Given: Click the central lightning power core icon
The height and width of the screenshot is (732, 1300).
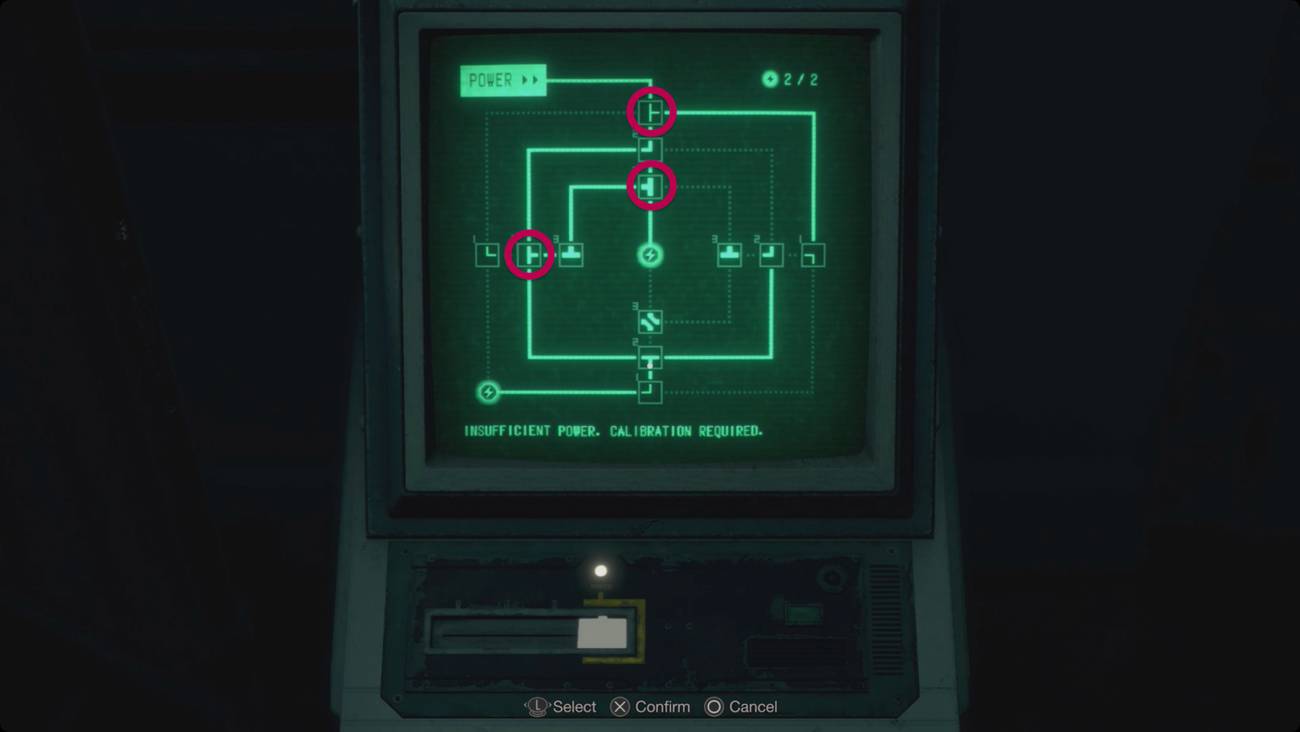Looking at the screenshot, I should click(x=650, y=255).
